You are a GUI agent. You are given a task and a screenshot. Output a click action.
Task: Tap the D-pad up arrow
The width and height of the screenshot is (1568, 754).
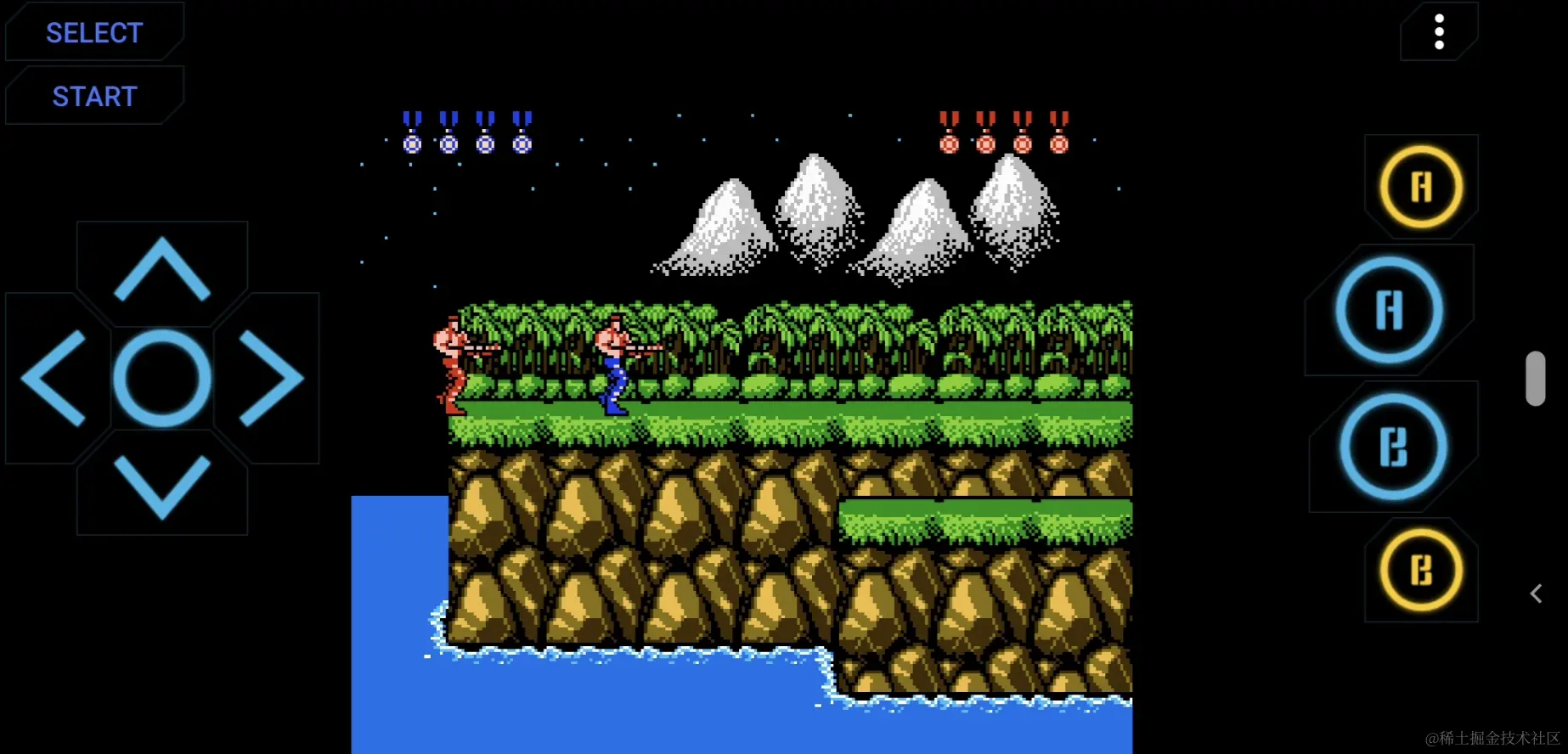pyautogui.click(x=161, y=269)
